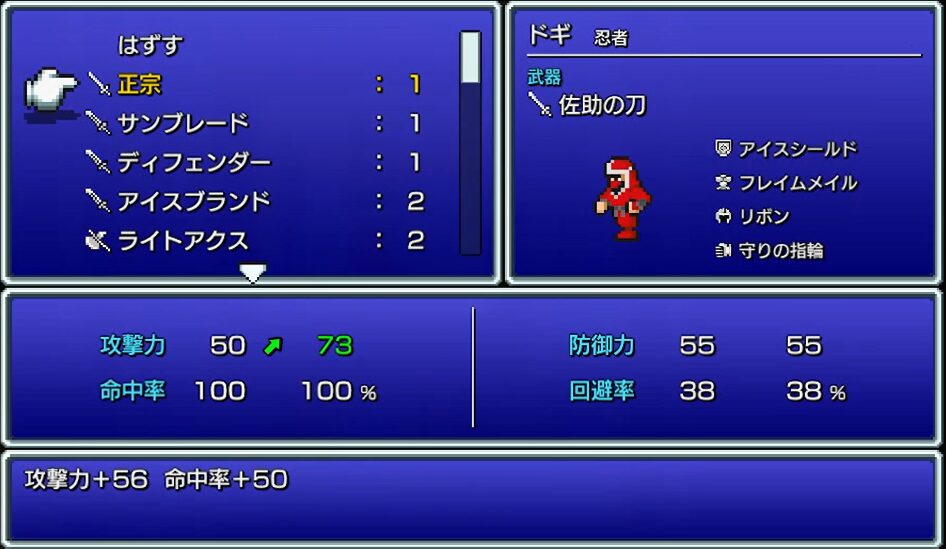
Task: Choose the ライトアクス axe
Action: 182,240
